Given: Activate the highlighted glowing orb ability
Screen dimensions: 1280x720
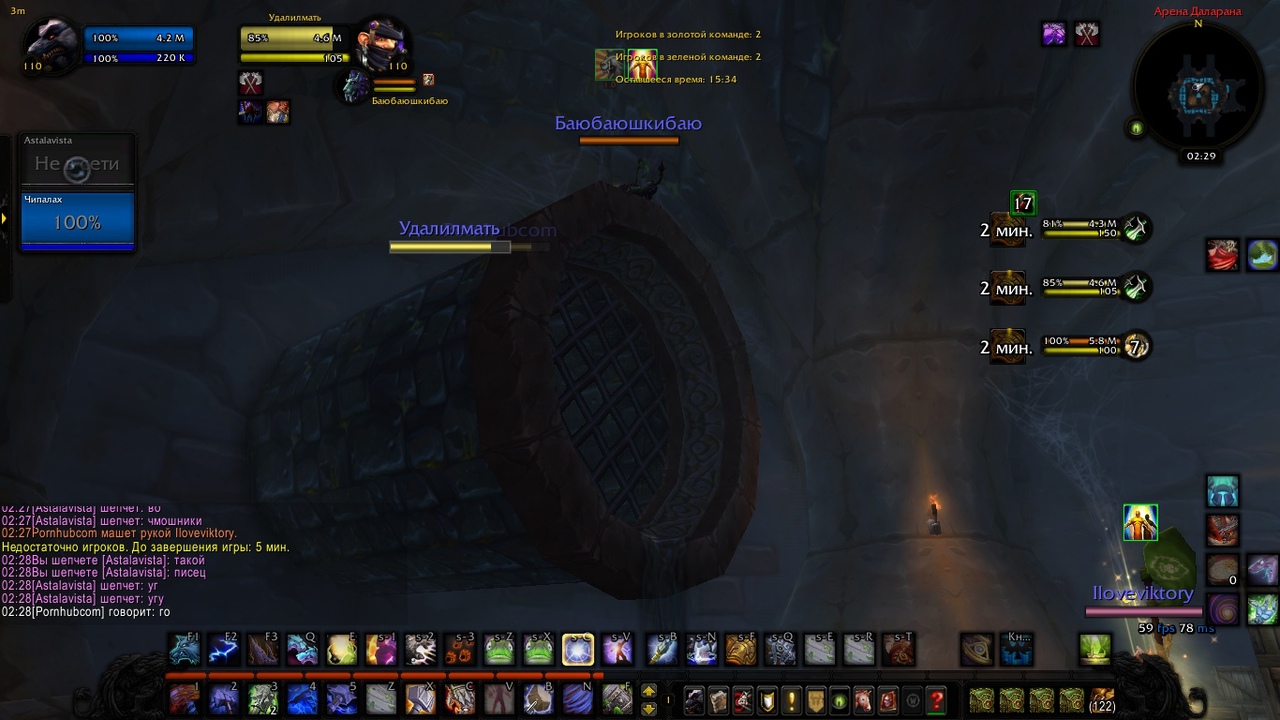Looking at the screenshot, I should (x=577, y=649).
